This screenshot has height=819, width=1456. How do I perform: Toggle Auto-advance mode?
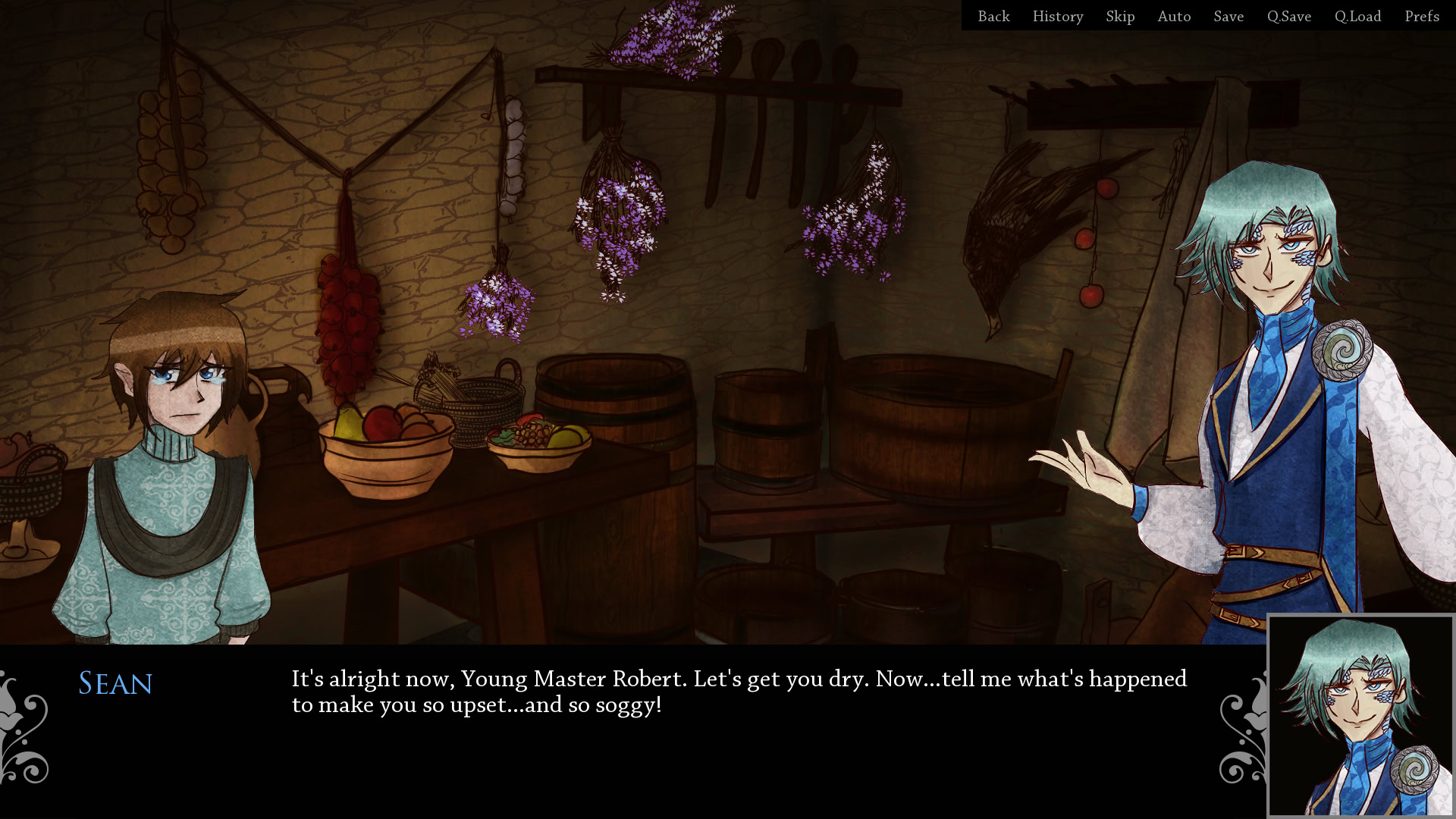coord(1174,16)
